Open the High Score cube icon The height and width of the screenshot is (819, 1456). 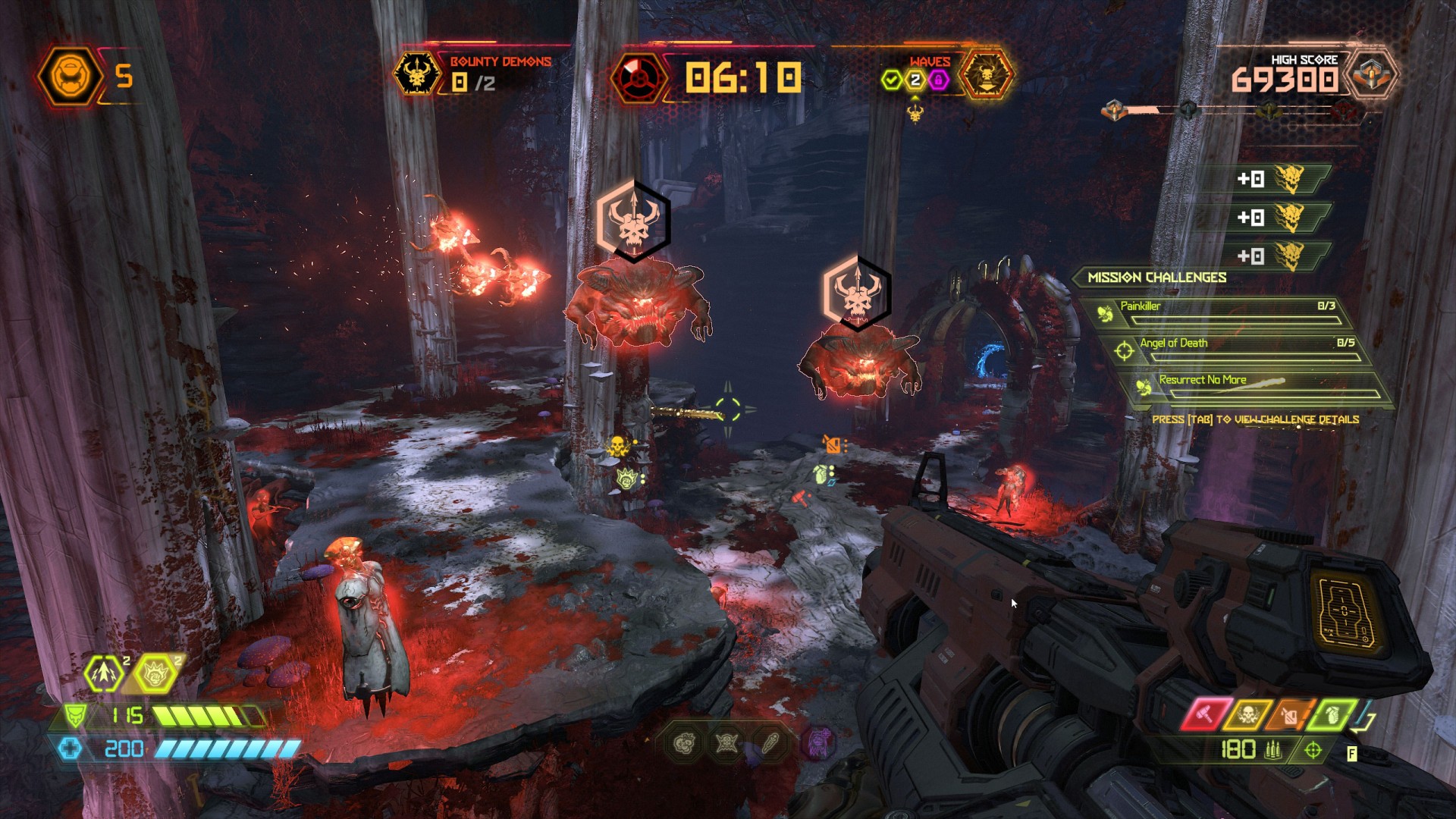coord(1371,75)
